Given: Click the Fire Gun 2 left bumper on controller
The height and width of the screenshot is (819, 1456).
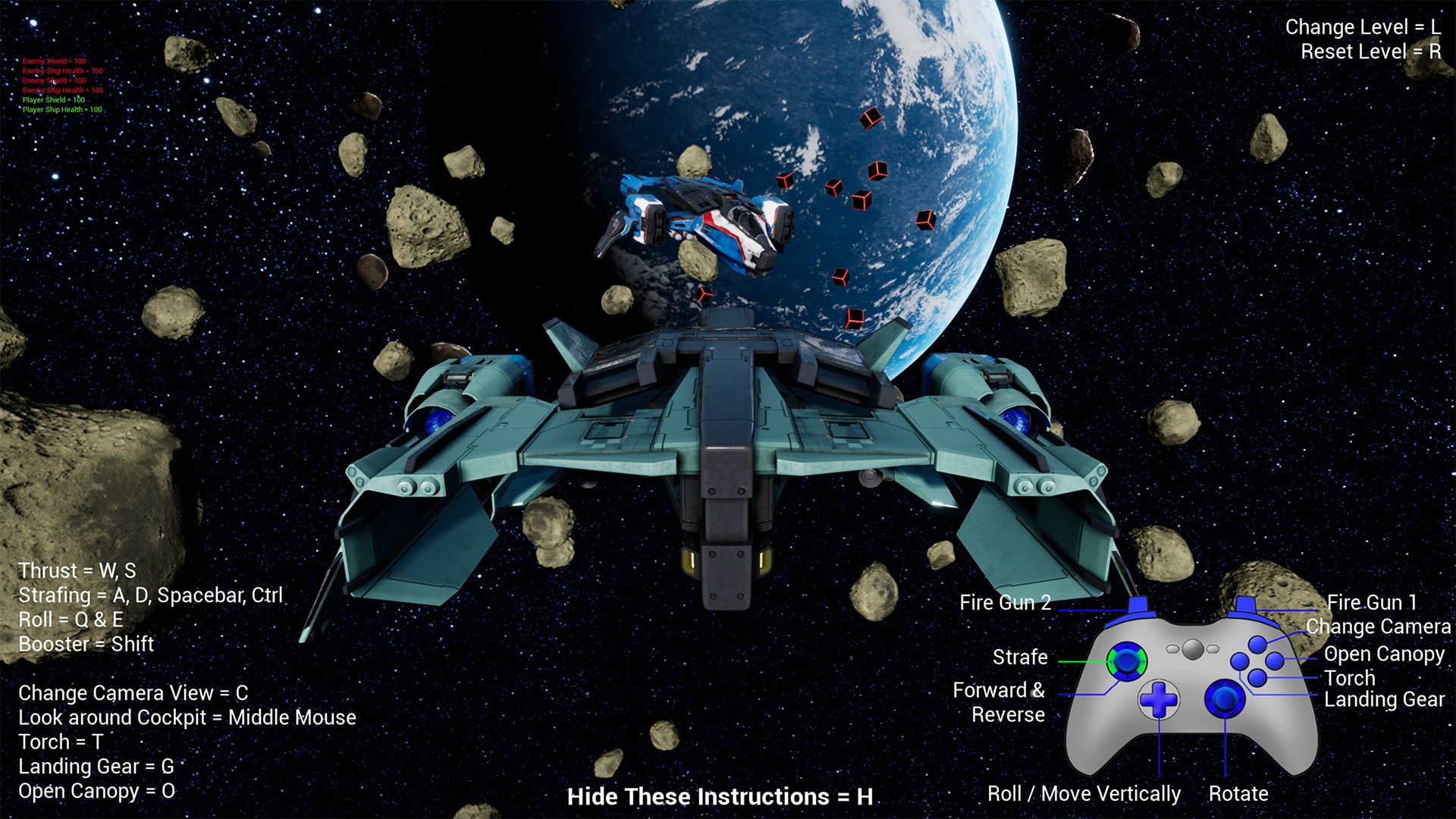Looking at the screenshot, I should (x=1137, y=604).
